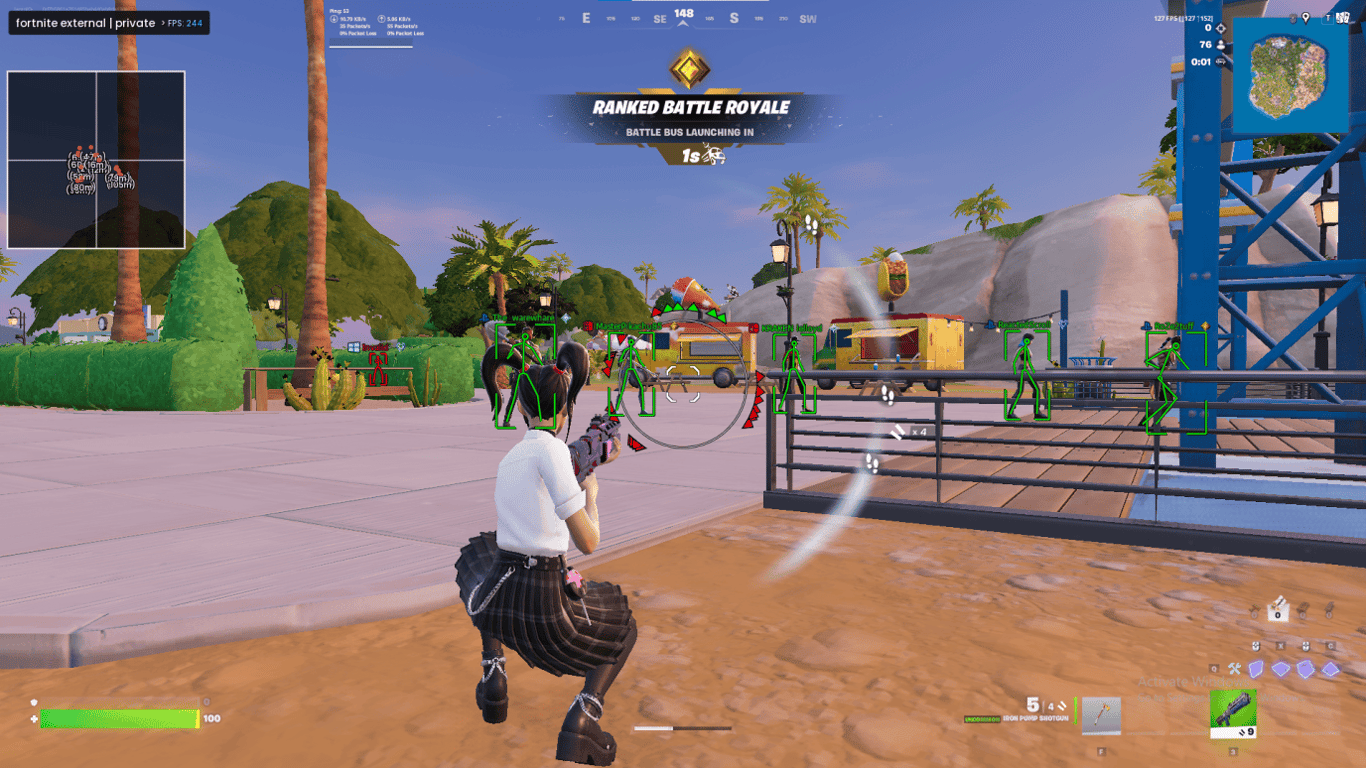Open the minimap in the top right corner
This screenshot has height=768, width=1366.
coord(1290,70)
